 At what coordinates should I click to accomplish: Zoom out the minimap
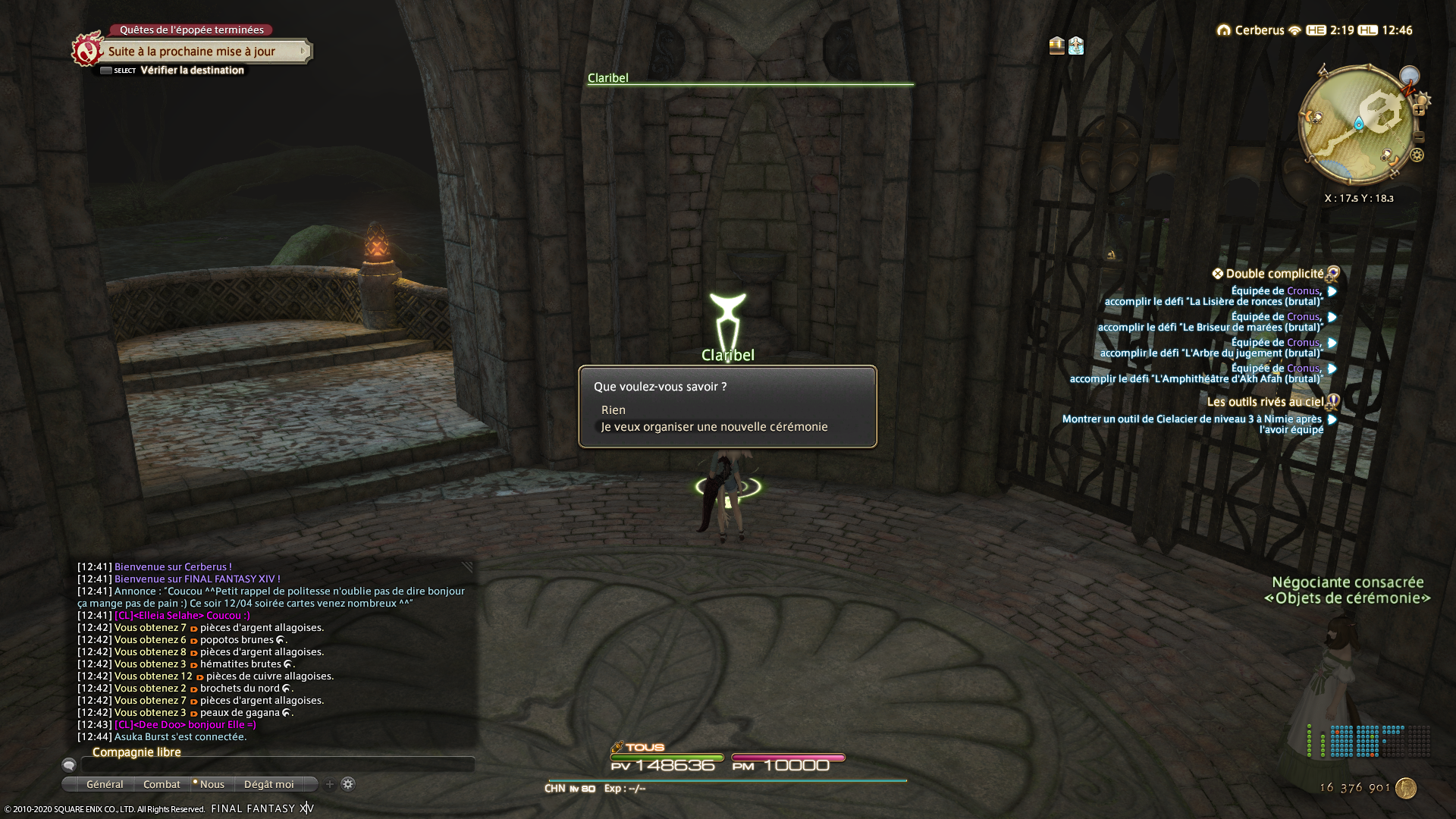1419,137
